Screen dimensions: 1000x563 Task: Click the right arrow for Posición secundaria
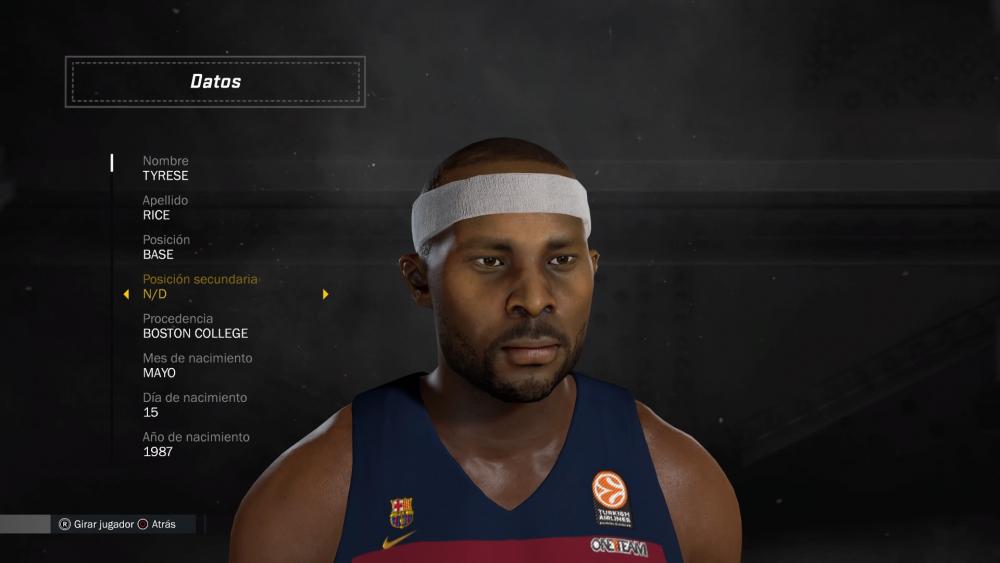325,295
